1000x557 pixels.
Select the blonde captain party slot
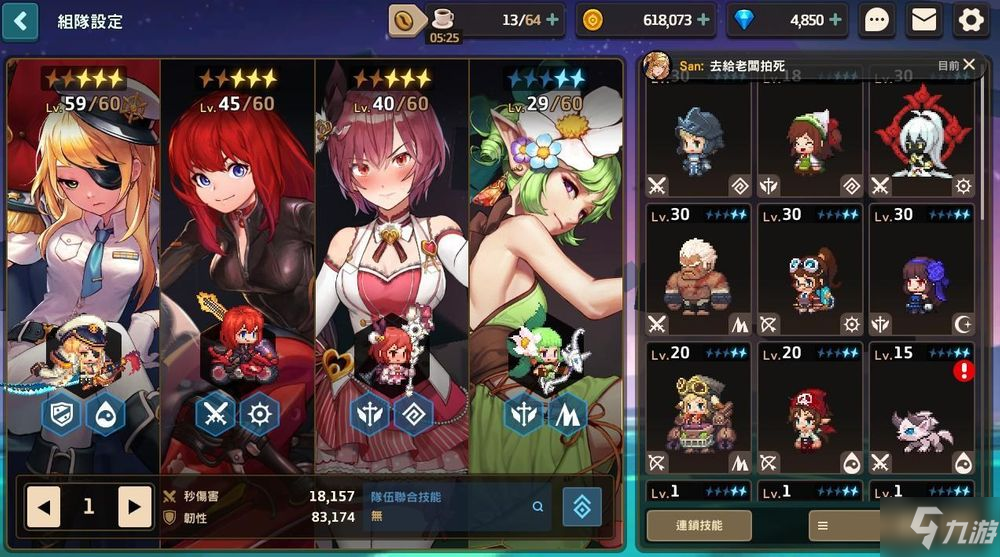tap(83, 250)
